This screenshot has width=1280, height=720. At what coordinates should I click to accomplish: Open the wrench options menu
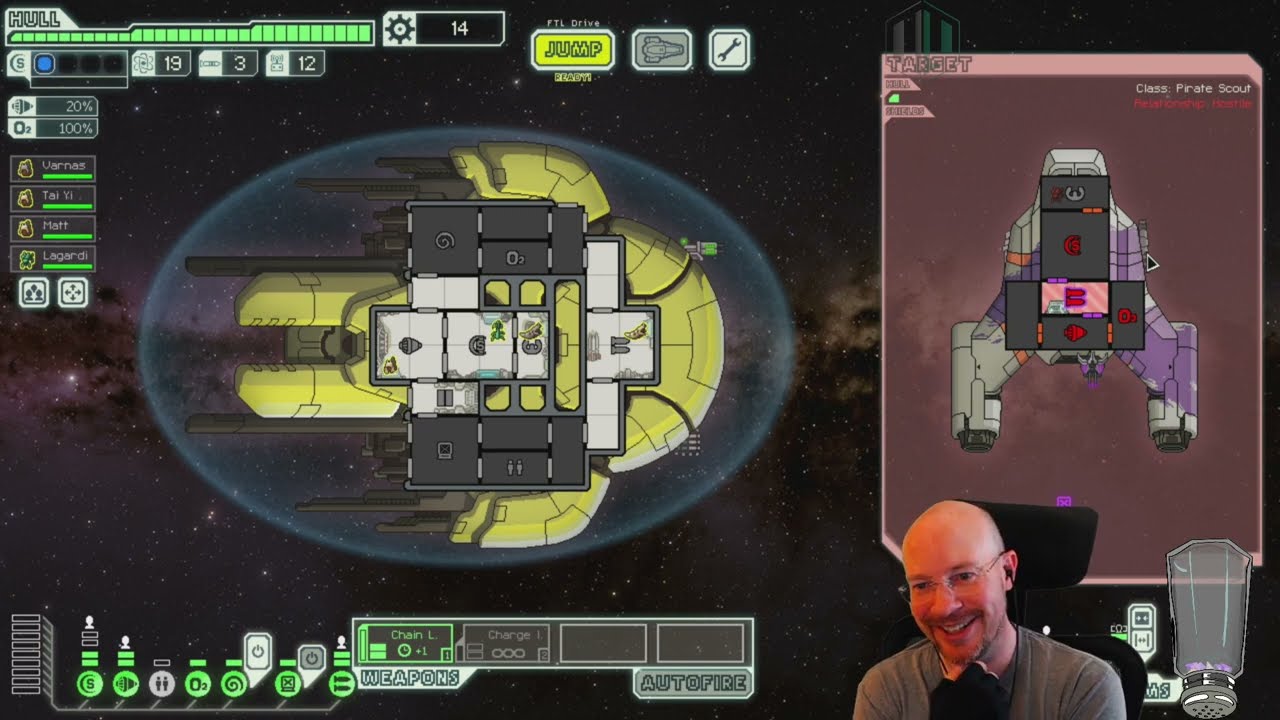(x=729, y=50)
